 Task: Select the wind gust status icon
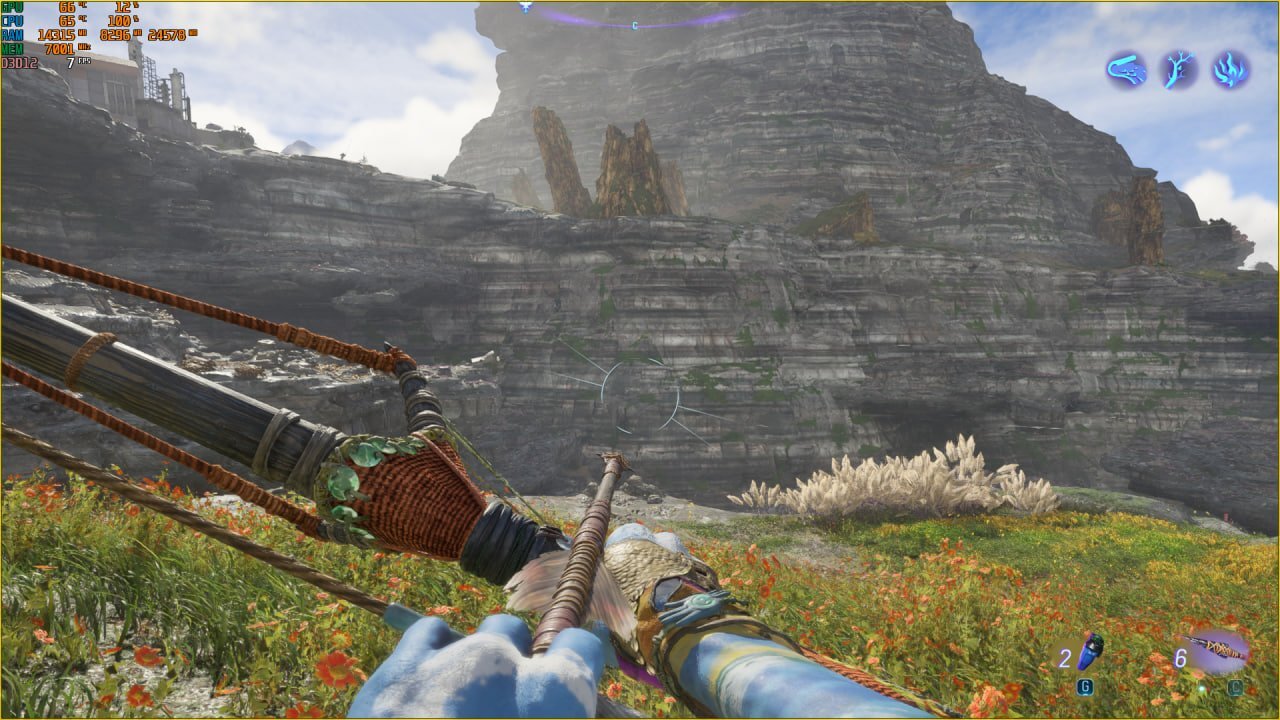tap(1126, 69)
